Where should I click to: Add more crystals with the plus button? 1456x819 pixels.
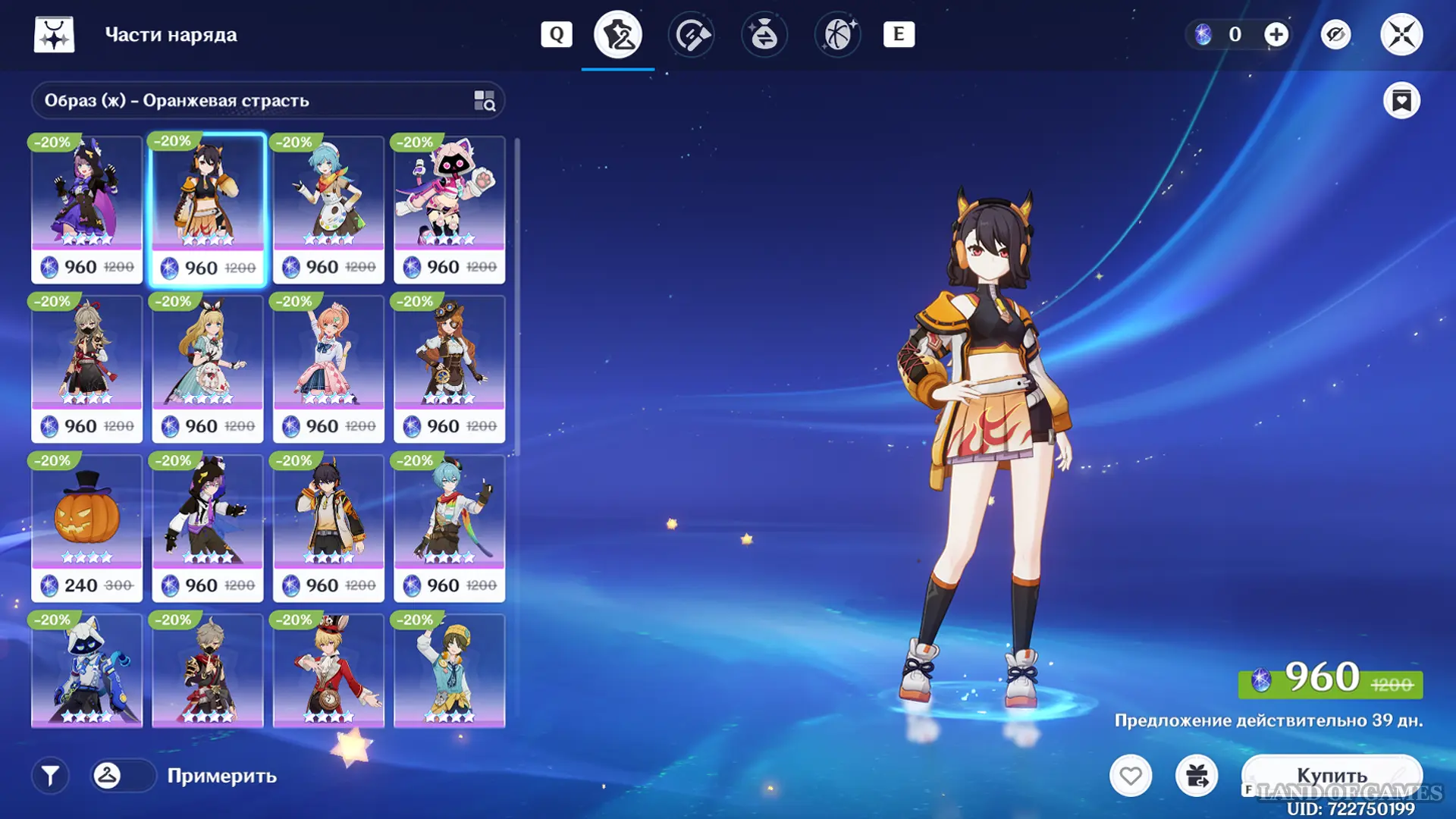pyautogui.click(x=1276, y=34)
